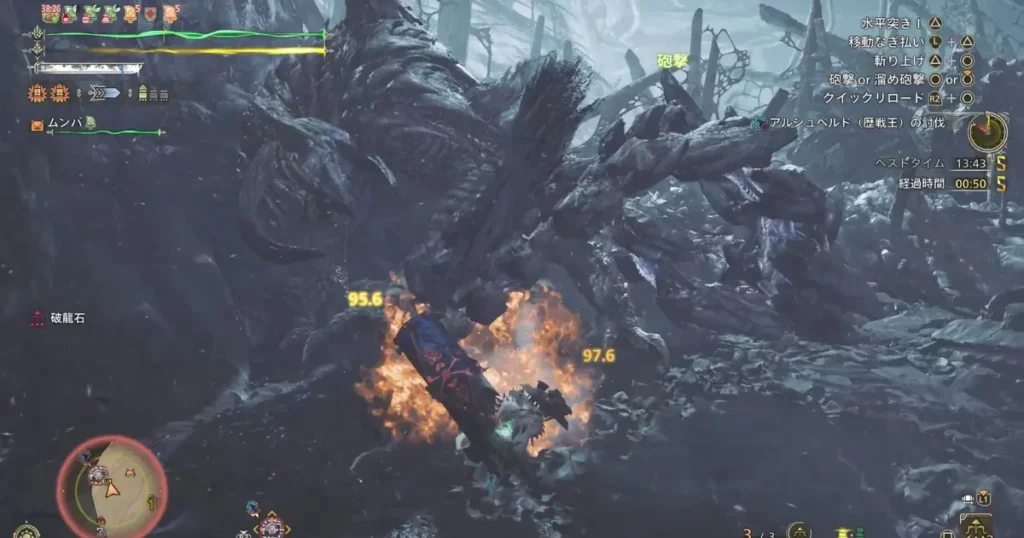Image resolution: width=1024 pixels, height=538 pixels.
Task: Click the monster marker on the minimap
Action: coord(98,476)
